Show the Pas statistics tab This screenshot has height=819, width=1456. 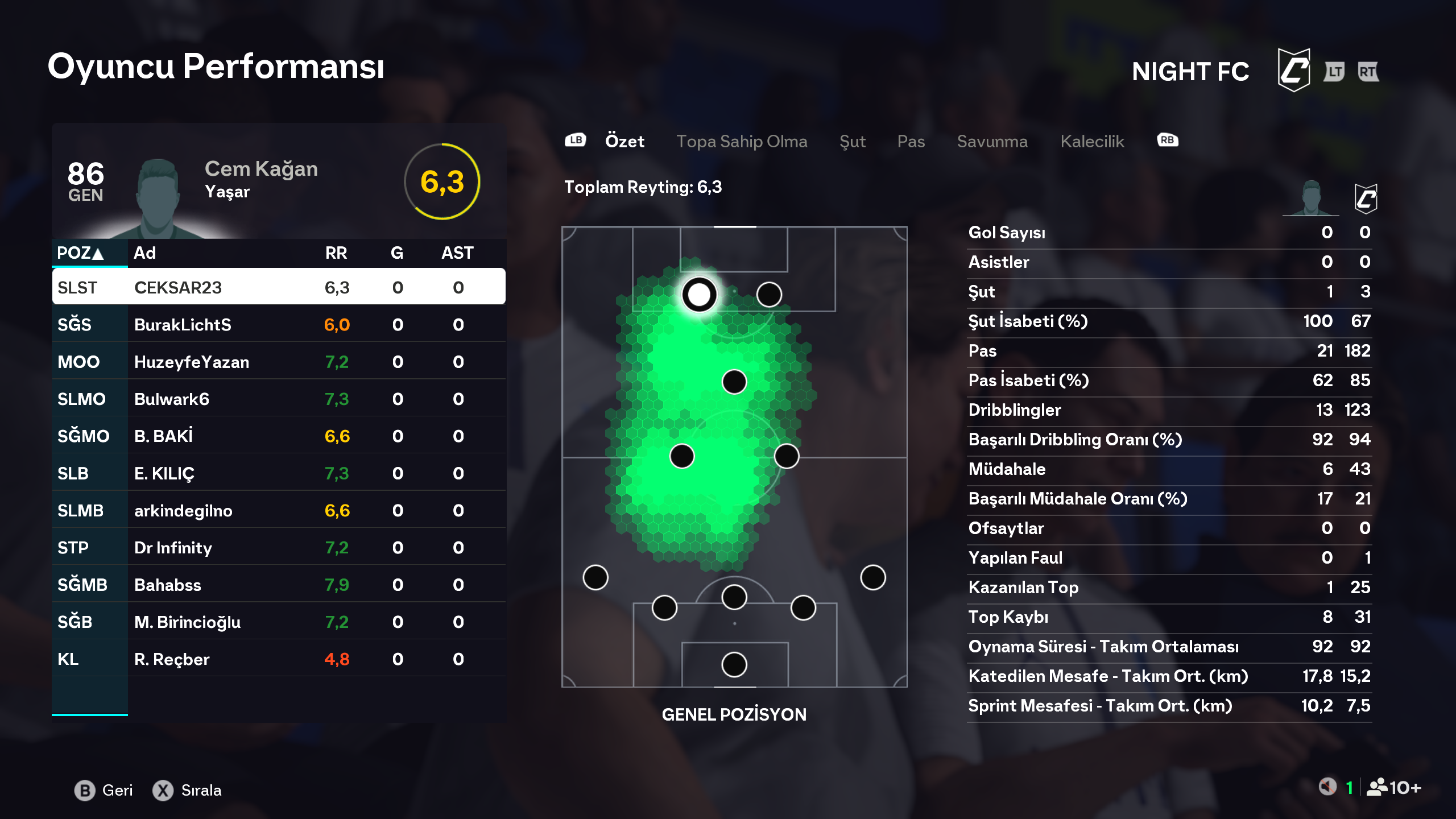pos(911,141)
